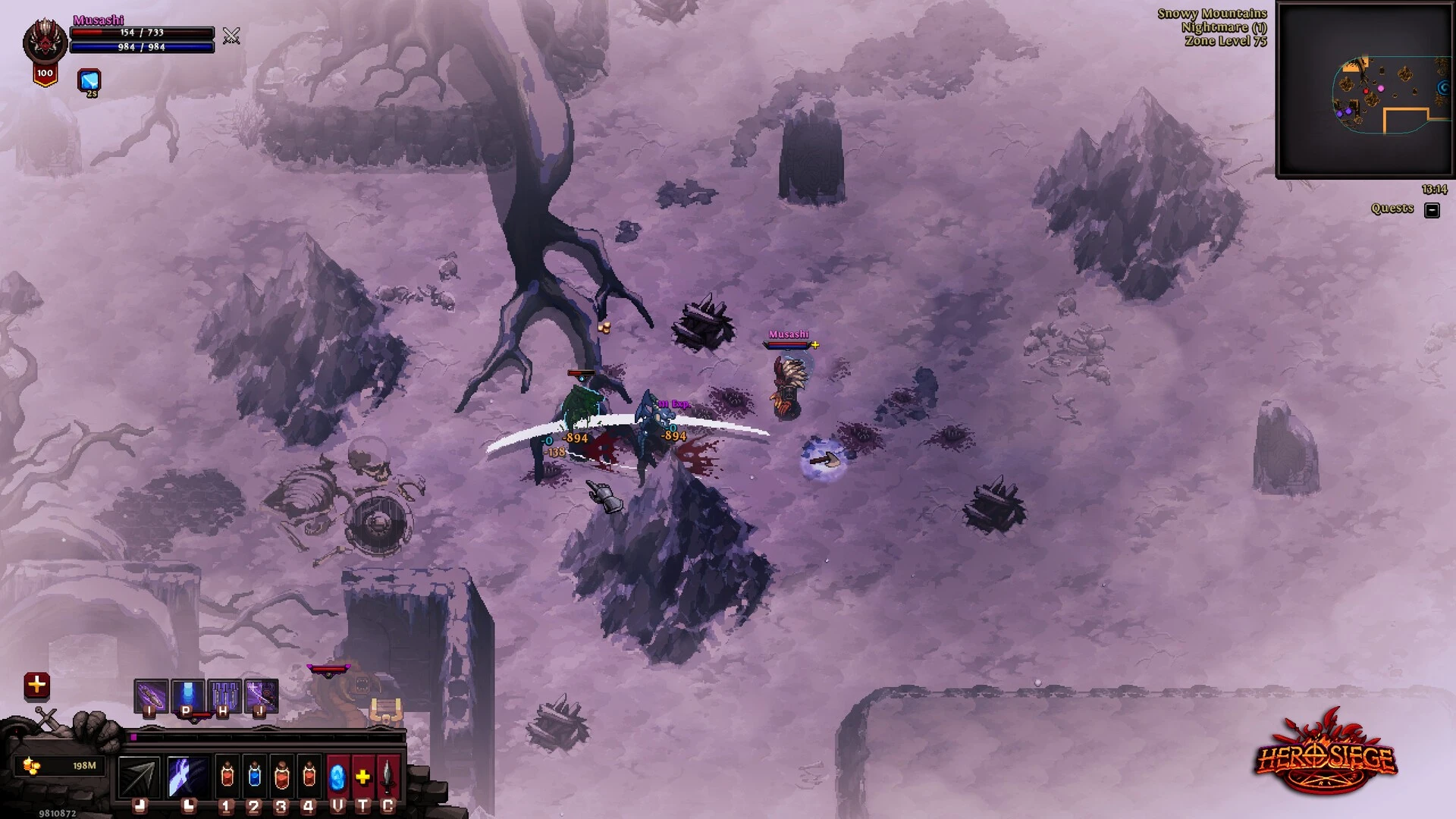Image resolution: width=1456 pixels, height=819 pixels.
Task: Use the hanging swords skill bound to H
Action: coord(224,695)
